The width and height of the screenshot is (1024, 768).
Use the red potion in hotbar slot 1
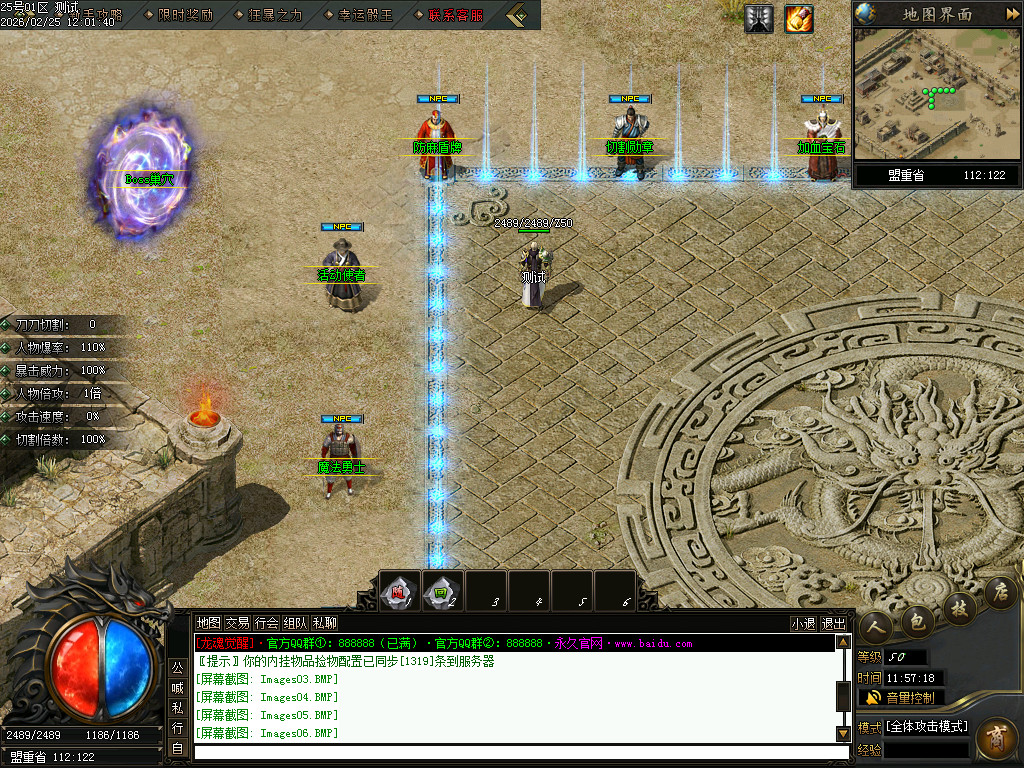pos(400,592)
